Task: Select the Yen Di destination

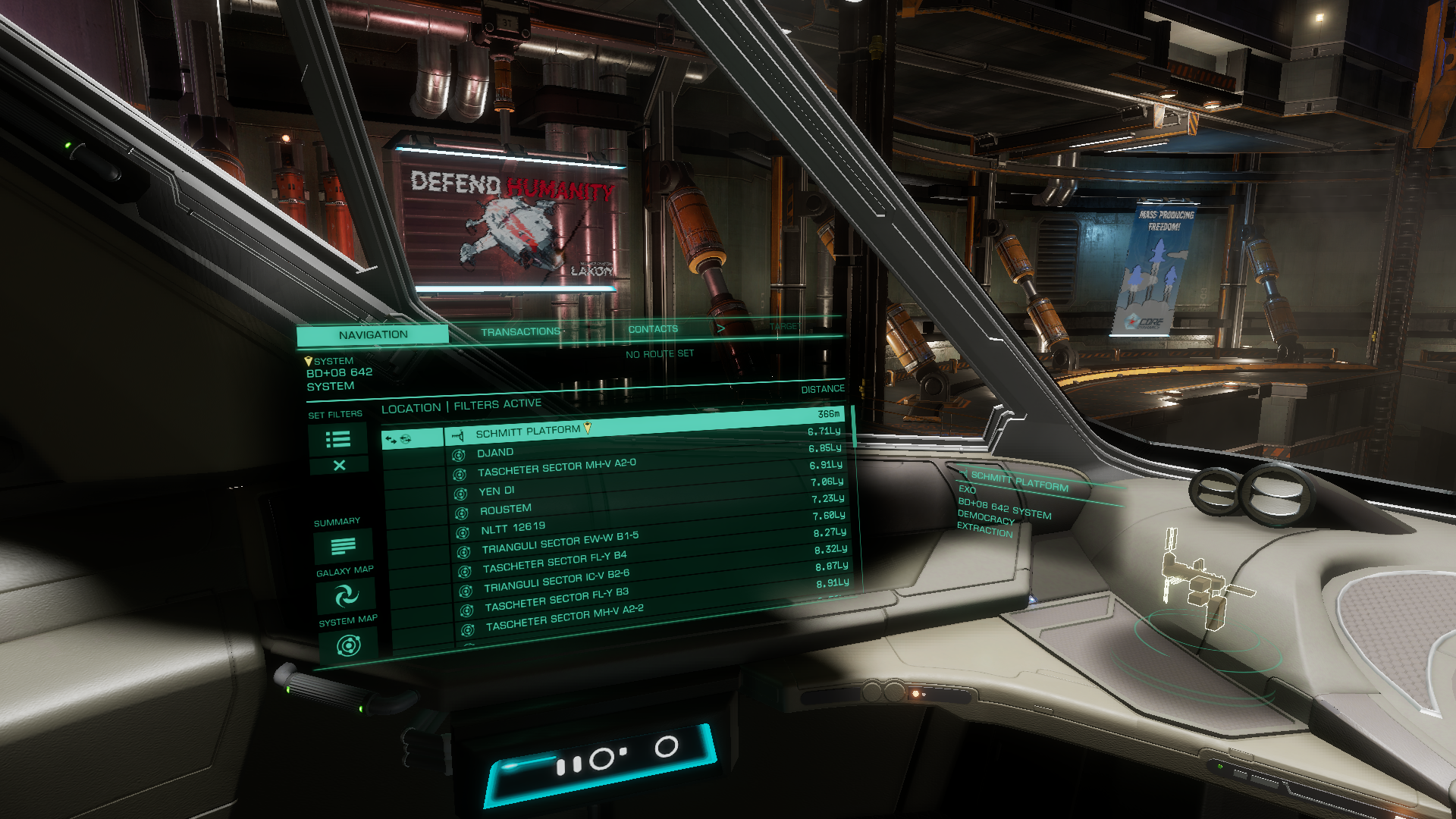Action: (x=497, y=491)
